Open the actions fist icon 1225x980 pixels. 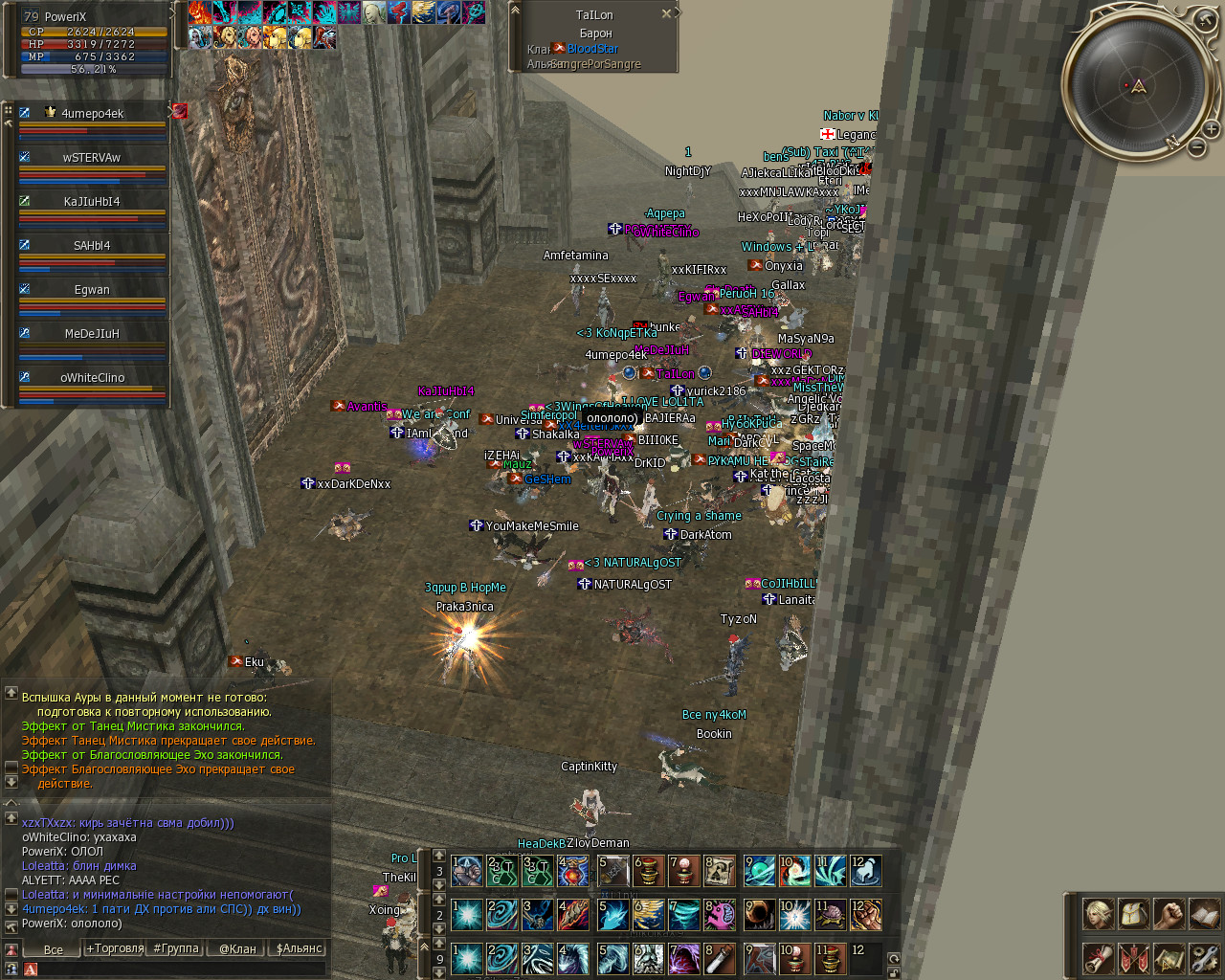(1169, 914)
